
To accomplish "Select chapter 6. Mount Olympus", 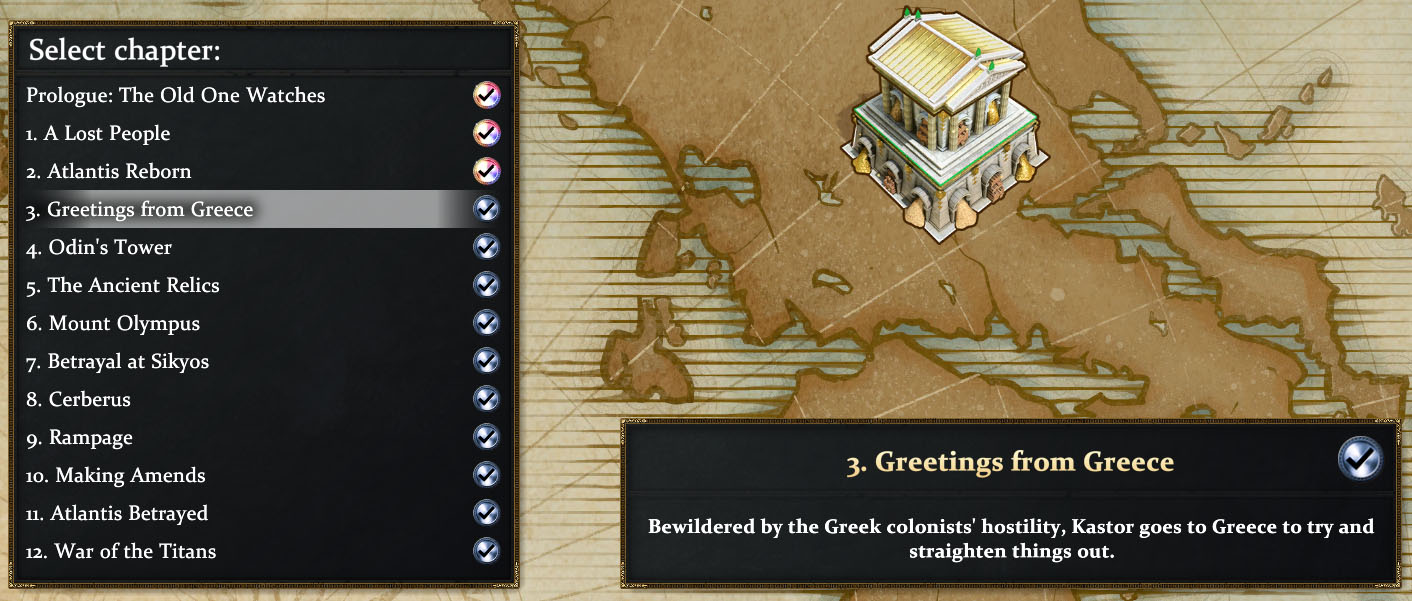I will coord(113,324).
